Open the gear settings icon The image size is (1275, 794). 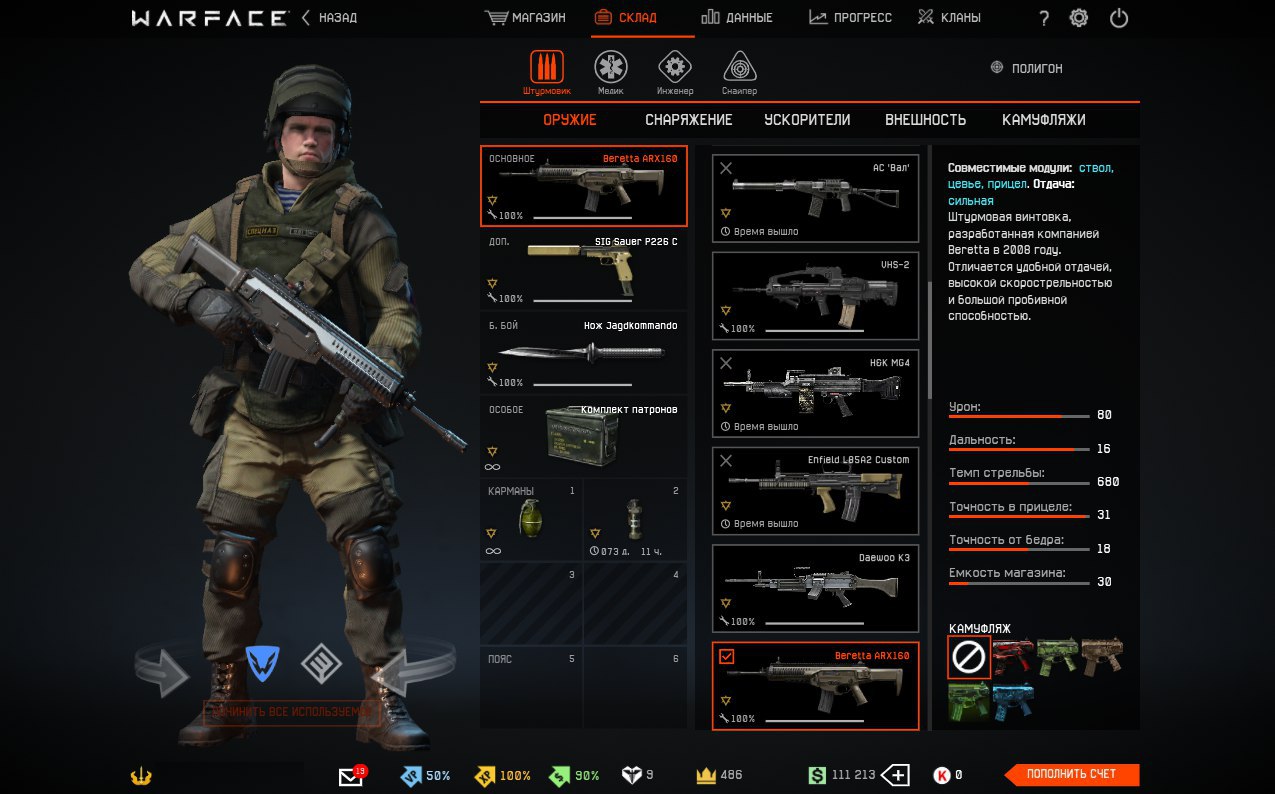point(1079,18)
